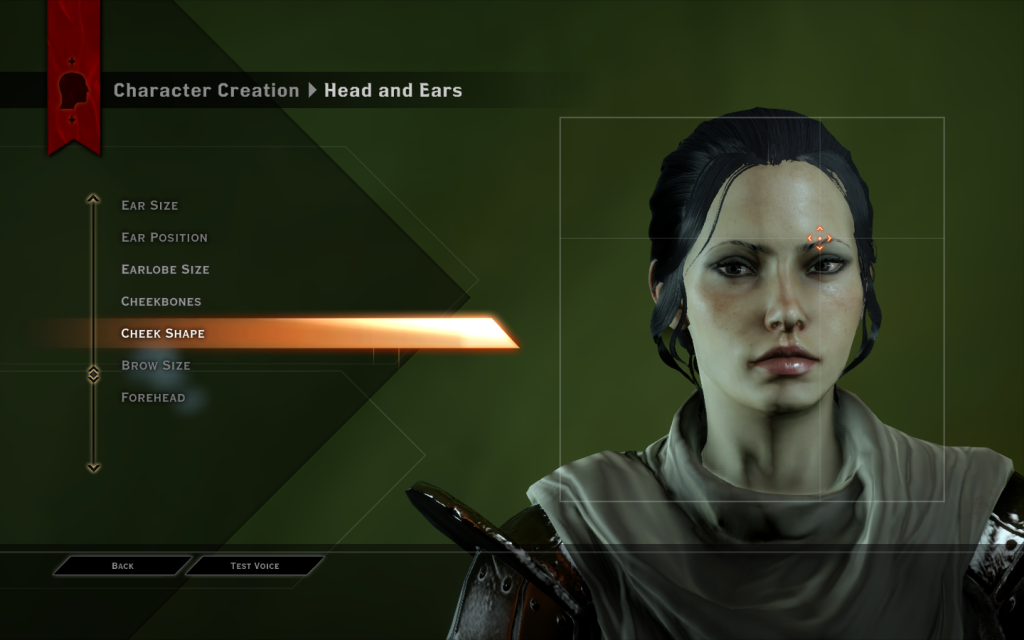
Task: Click the scroll-up arrow above the list
Action: (93, 199)
